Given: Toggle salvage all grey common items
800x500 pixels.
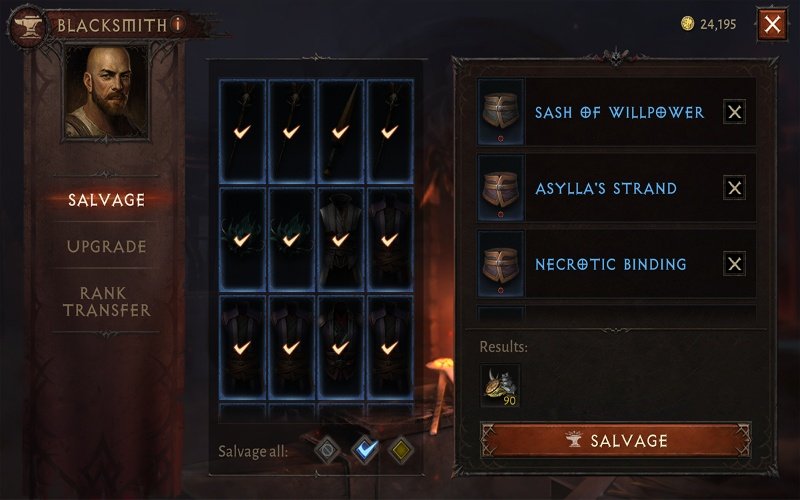Looking at the screenshot, I should point(325,451).
